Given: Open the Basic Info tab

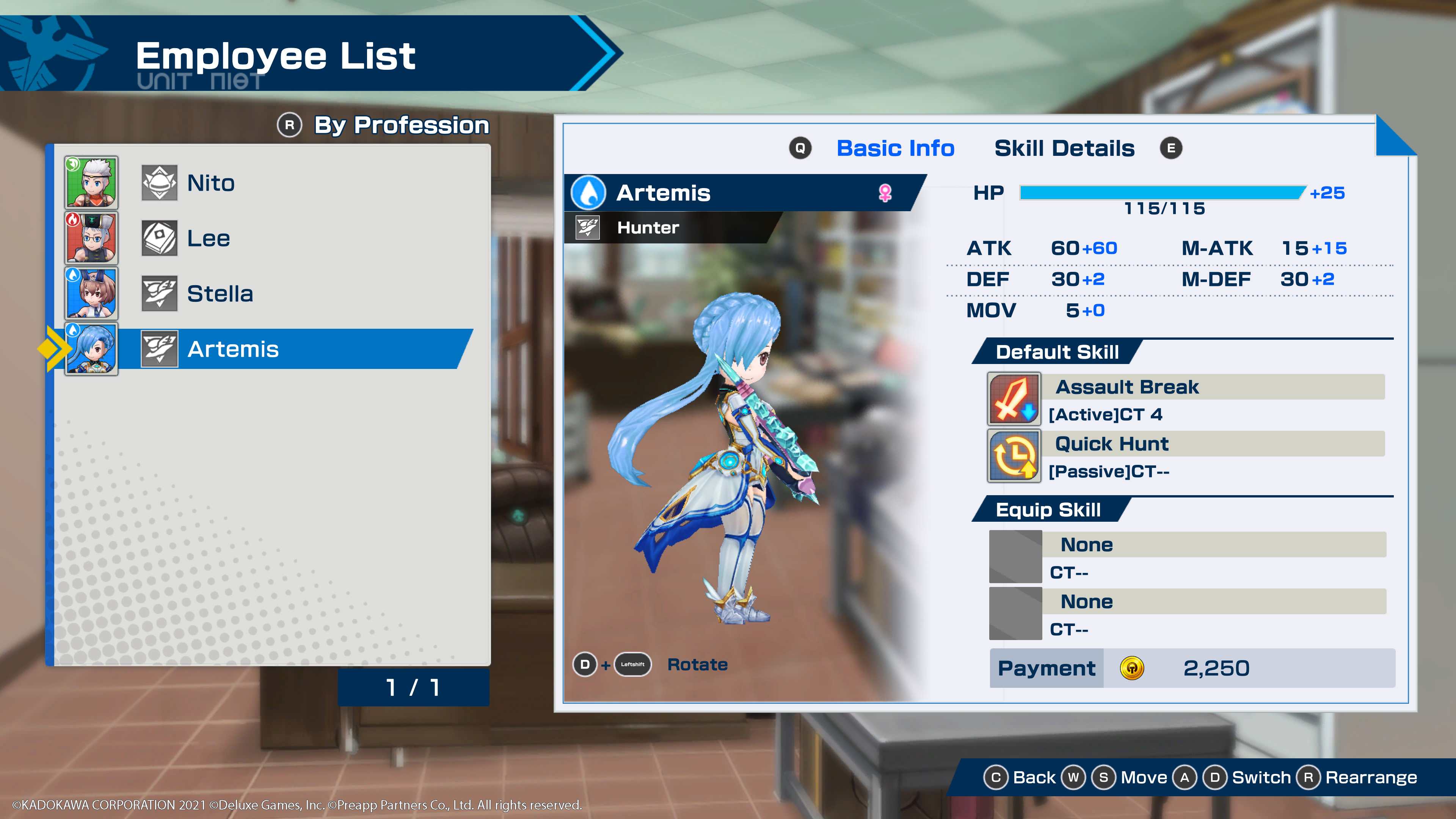Looking at the screenshot, I should click(895, 148).
